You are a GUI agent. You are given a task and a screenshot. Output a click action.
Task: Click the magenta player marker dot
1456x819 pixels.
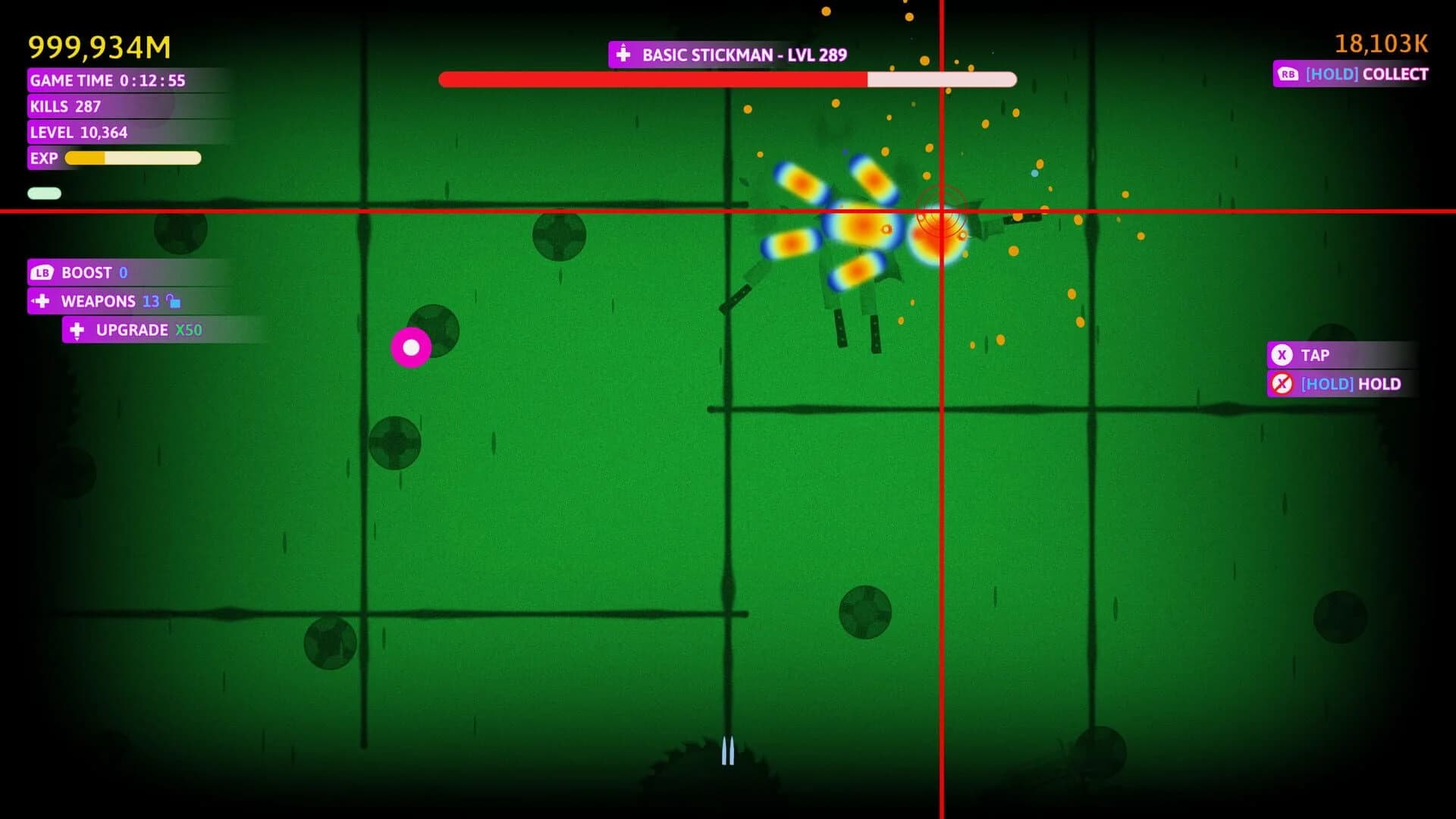412,347
